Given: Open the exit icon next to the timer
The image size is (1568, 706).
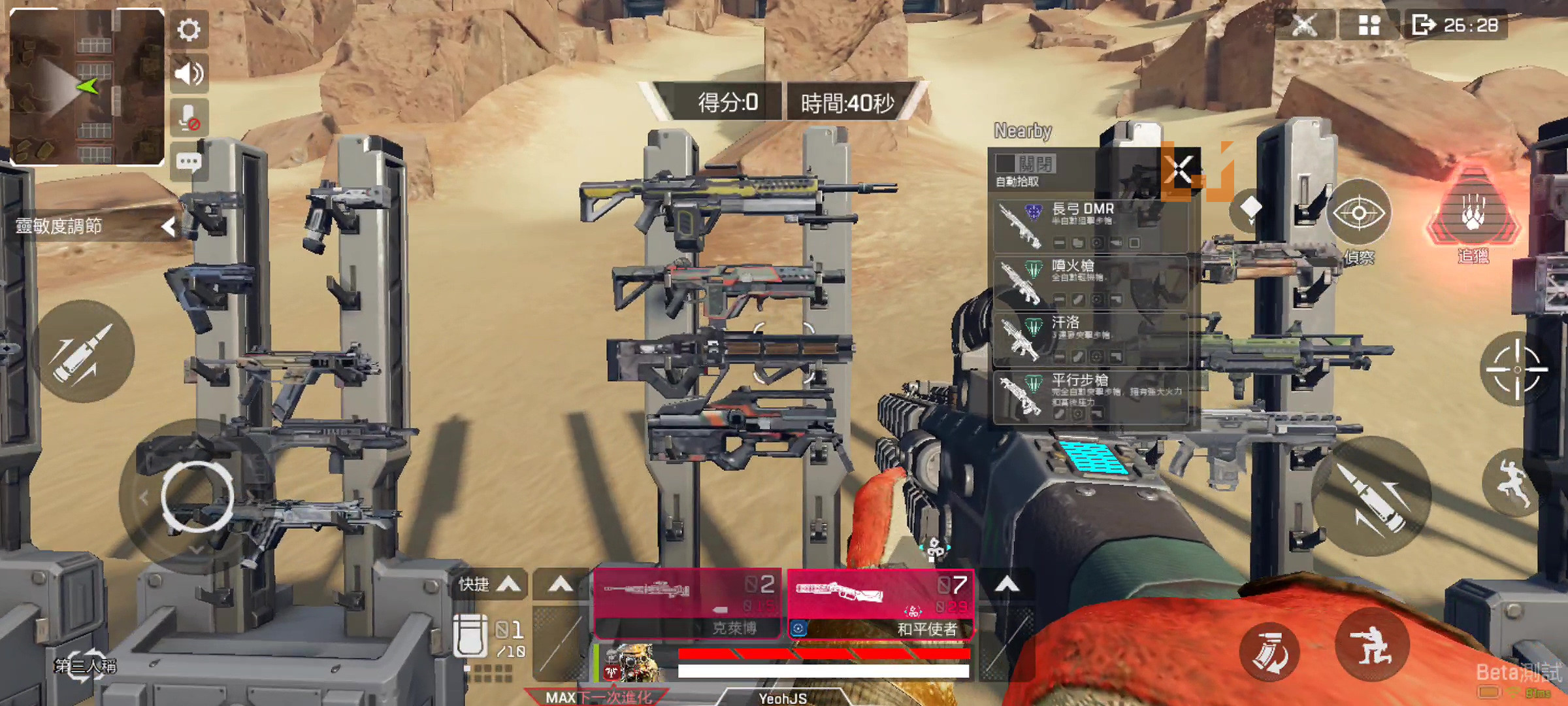Looking at the screenshot, I should tap(1423, 25).
